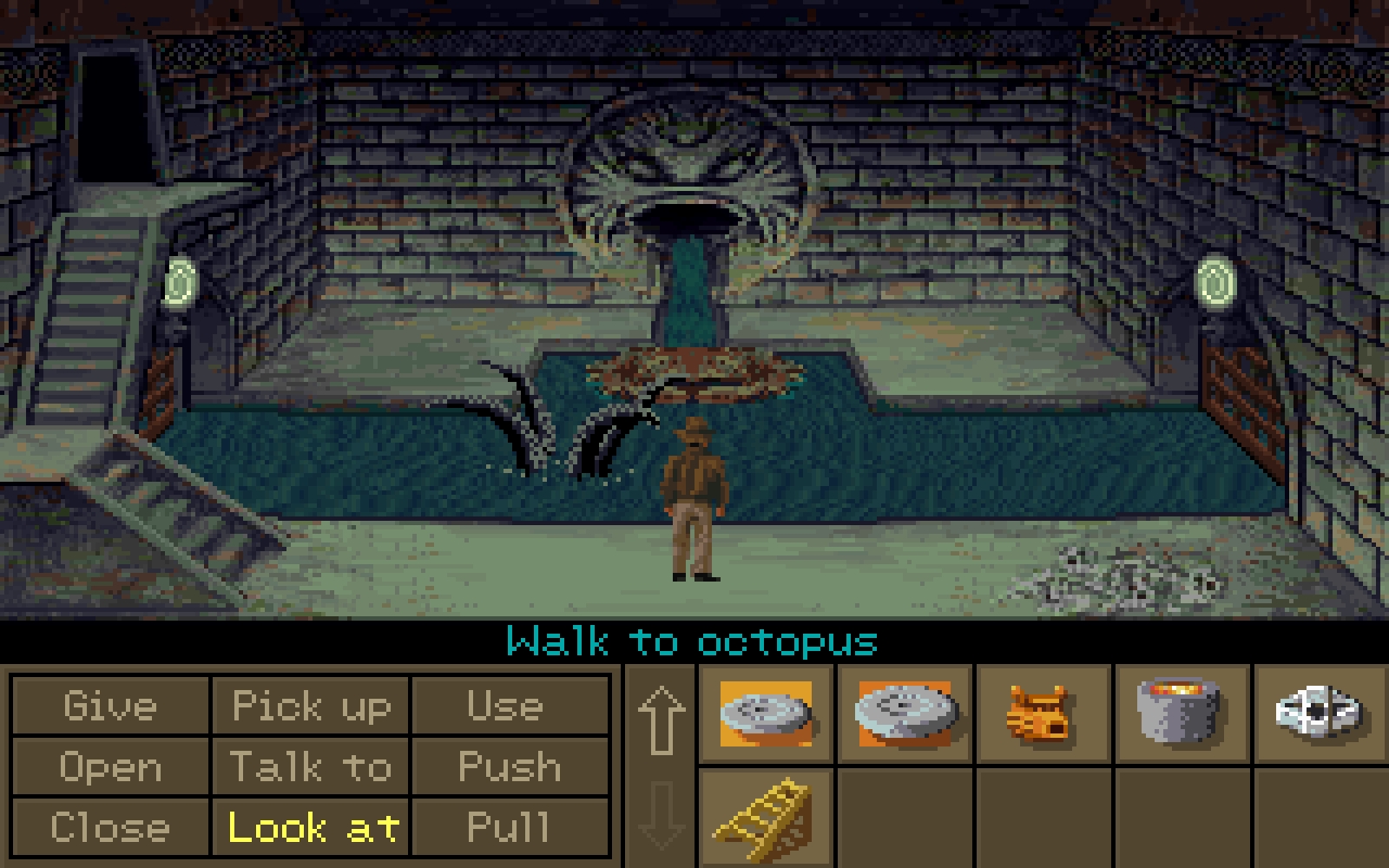Select the Push verb
Viewport: 1389px width, 868px height.
click(x=510, y=767)
